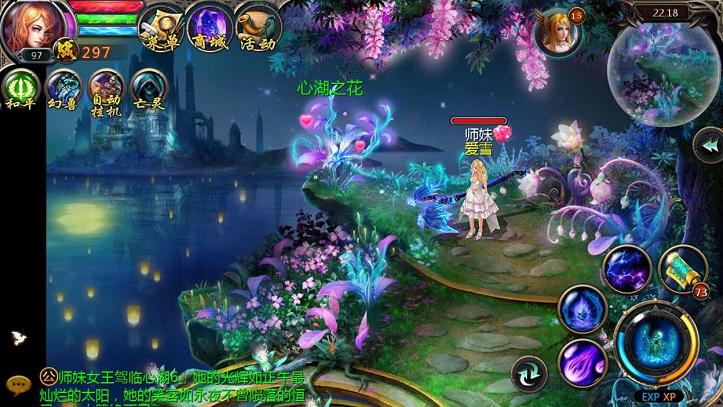Image resolution: width=723 pixels, height=407 pixels.
Task: Select the 亡灵 (Undead) hooded icon
Action: click(148, 88)
